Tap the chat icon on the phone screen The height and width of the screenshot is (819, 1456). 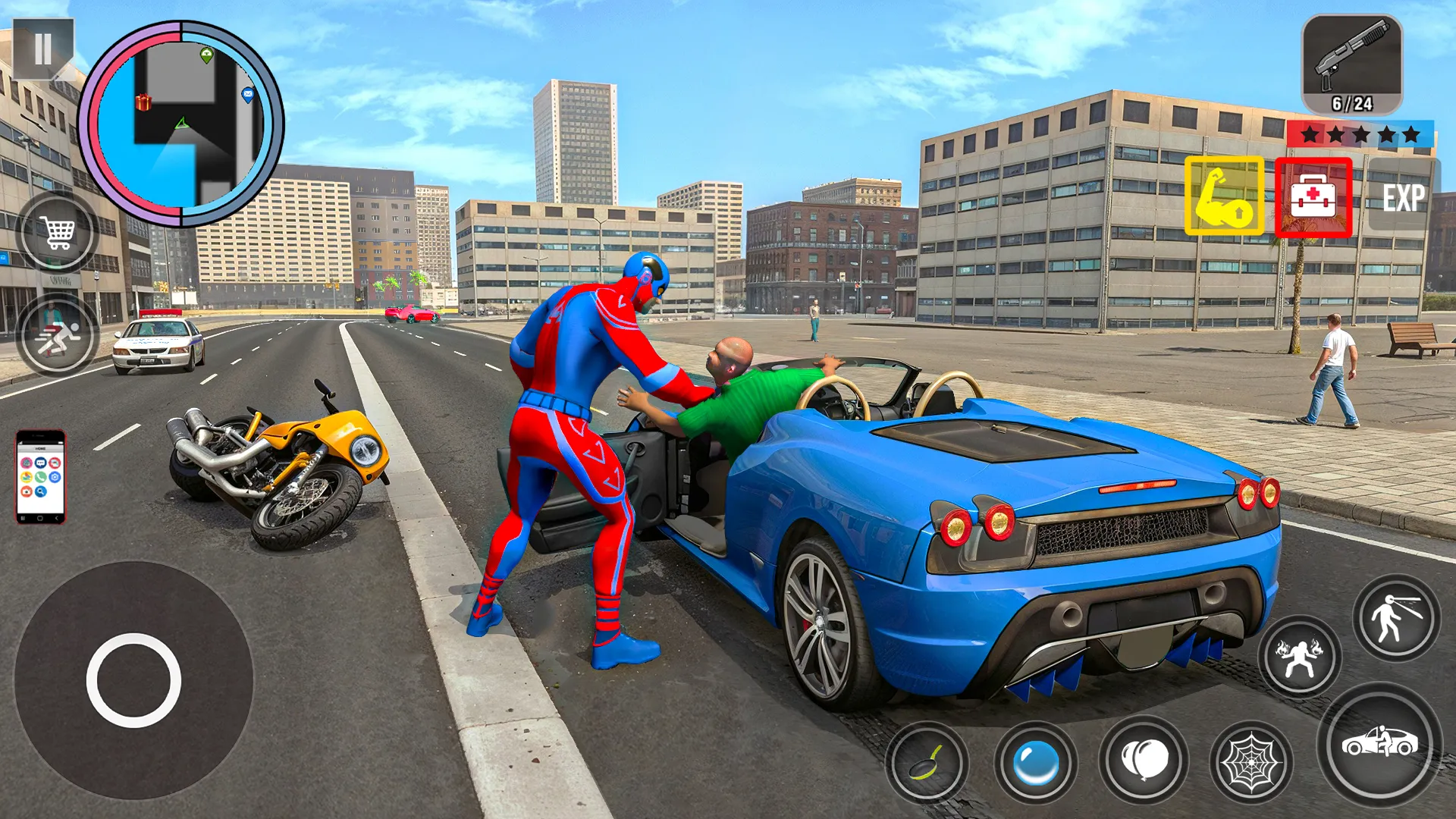click(x=40, y=463)
